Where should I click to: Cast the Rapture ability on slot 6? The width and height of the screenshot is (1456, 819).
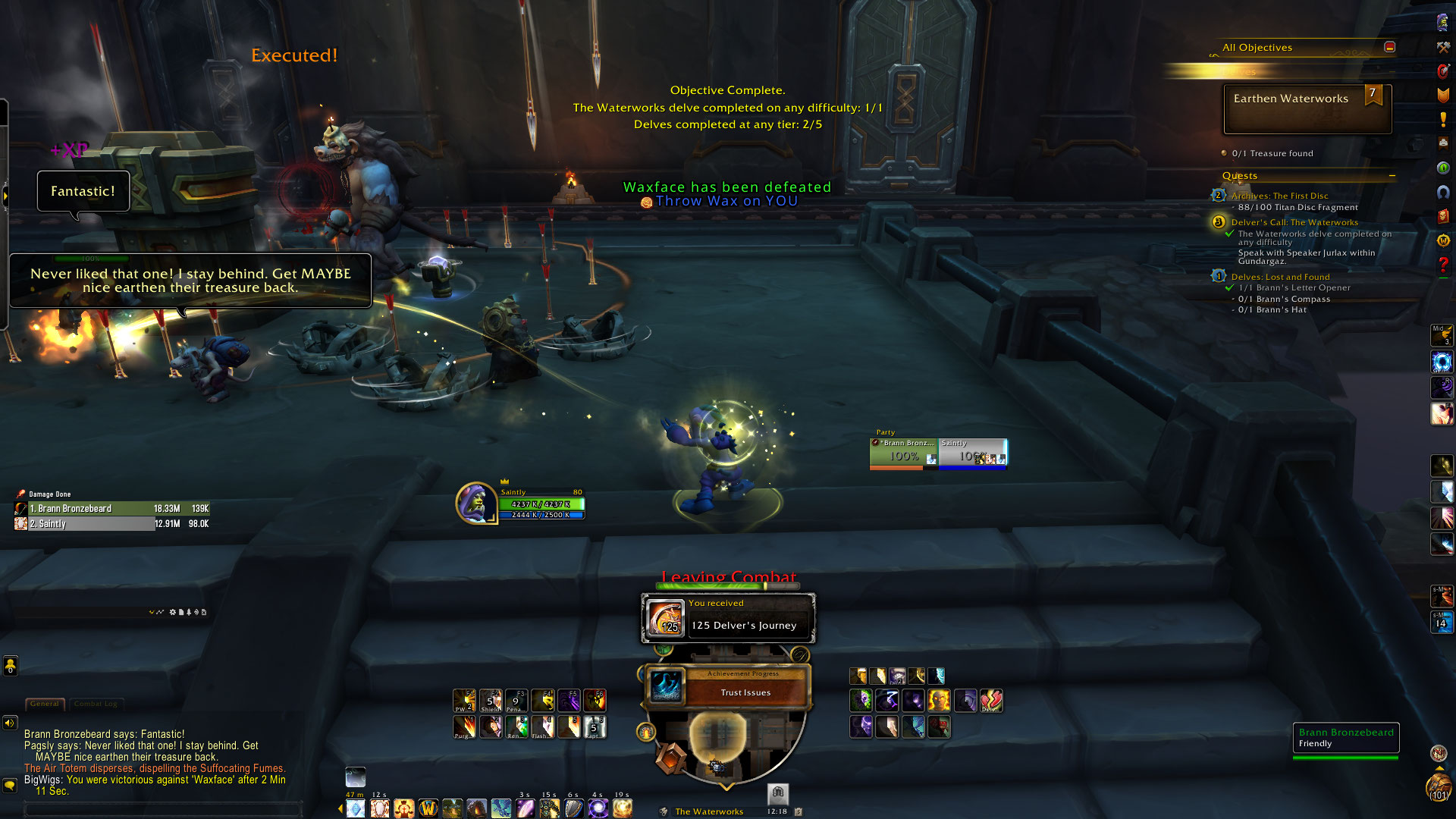click(x=595, y=726)
